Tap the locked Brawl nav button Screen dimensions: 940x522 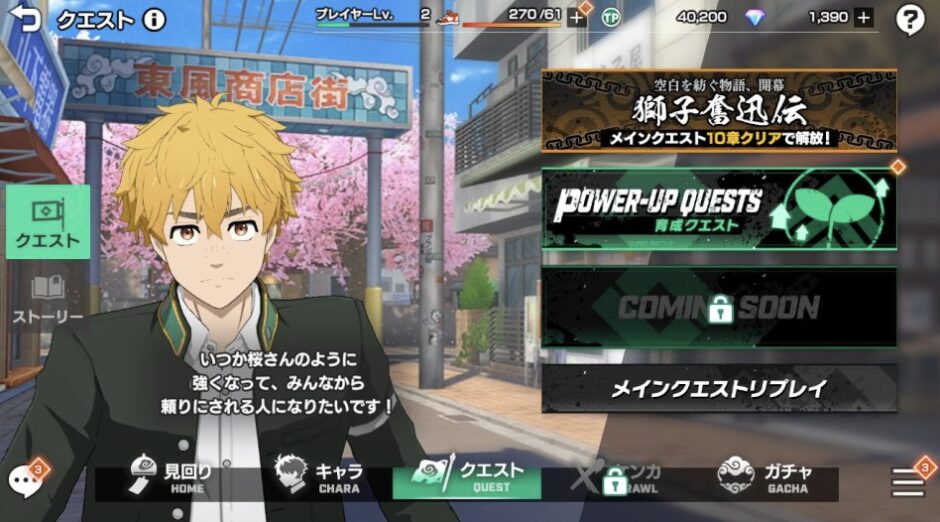click(614, 478)
